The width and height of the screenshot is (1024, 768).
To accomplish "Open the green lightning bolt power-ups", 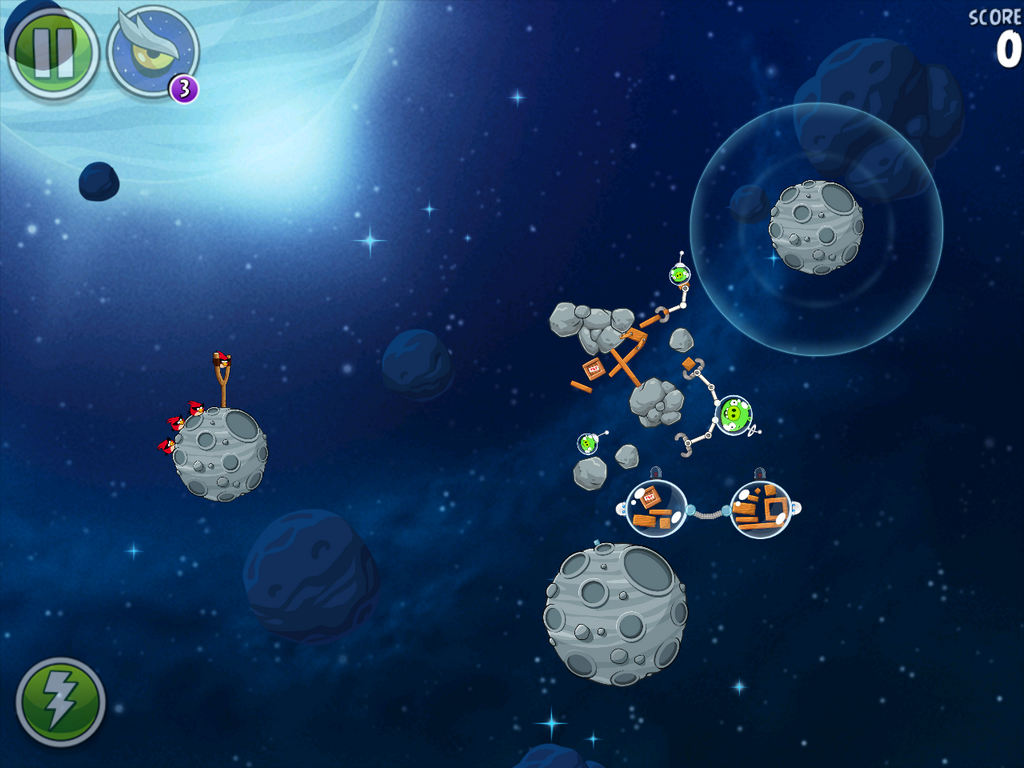I will (60, 702).
